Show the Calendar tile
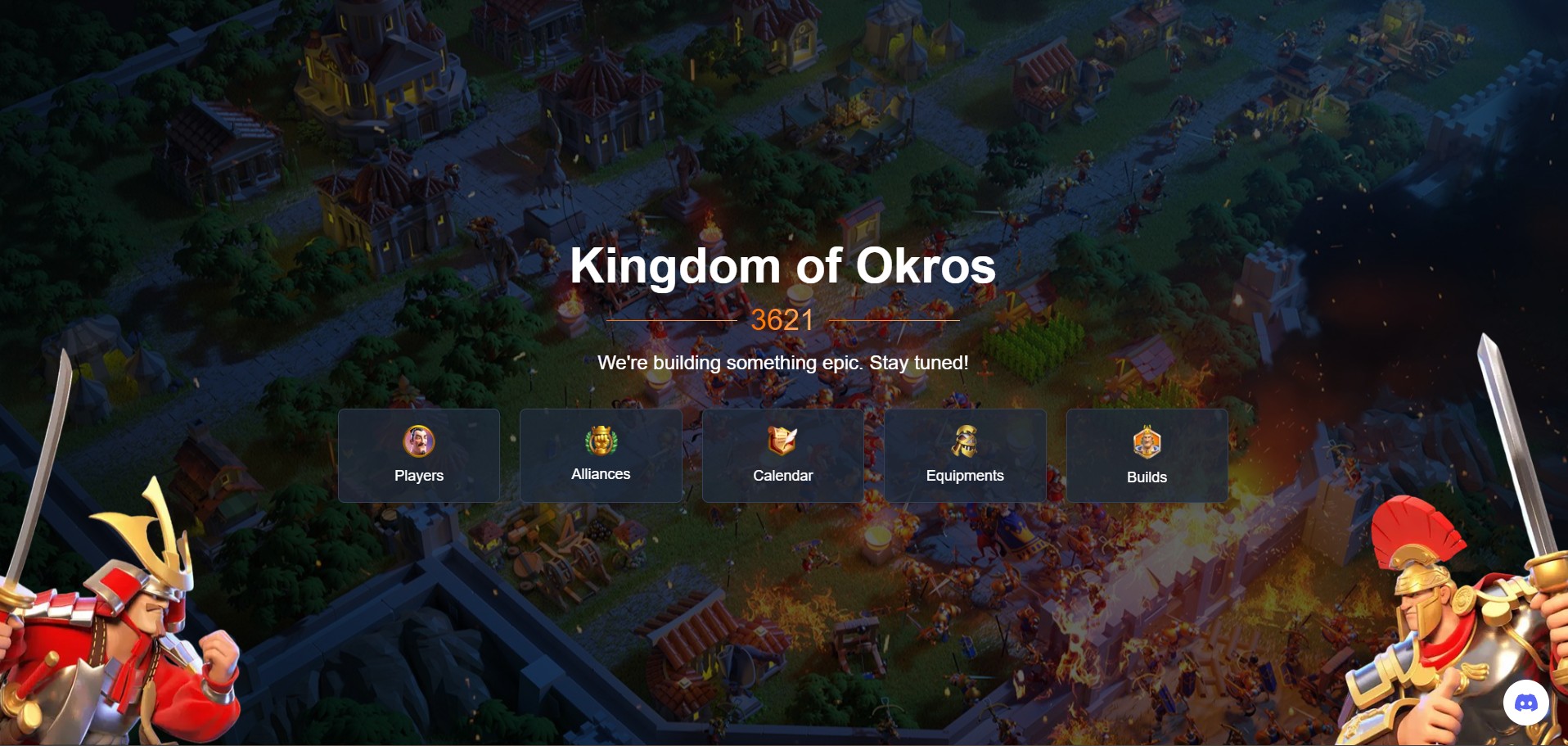 coord(782,455)
